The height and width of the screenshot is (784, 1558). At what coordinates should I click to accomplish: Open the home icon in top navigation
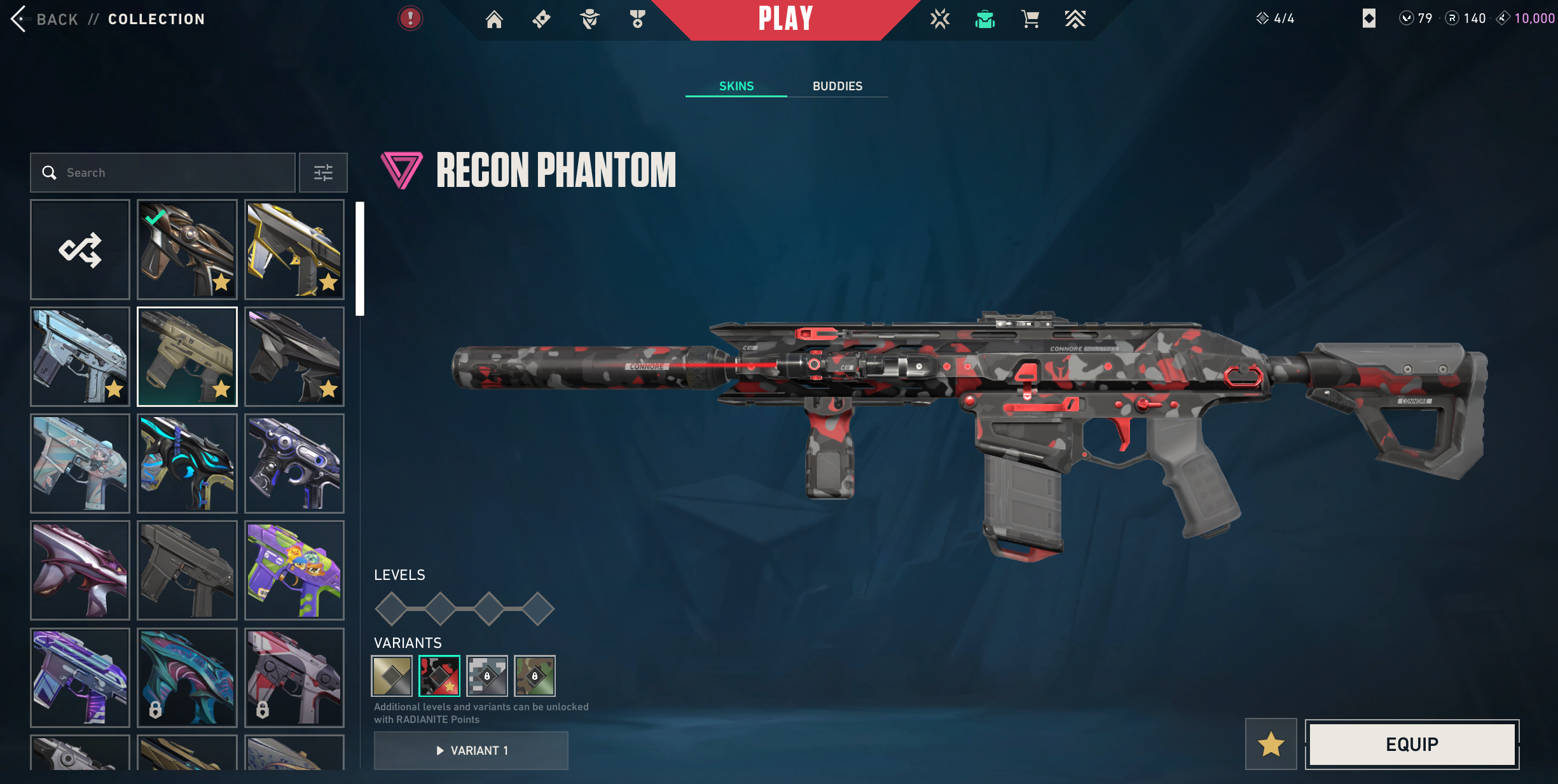click(494, 19)
